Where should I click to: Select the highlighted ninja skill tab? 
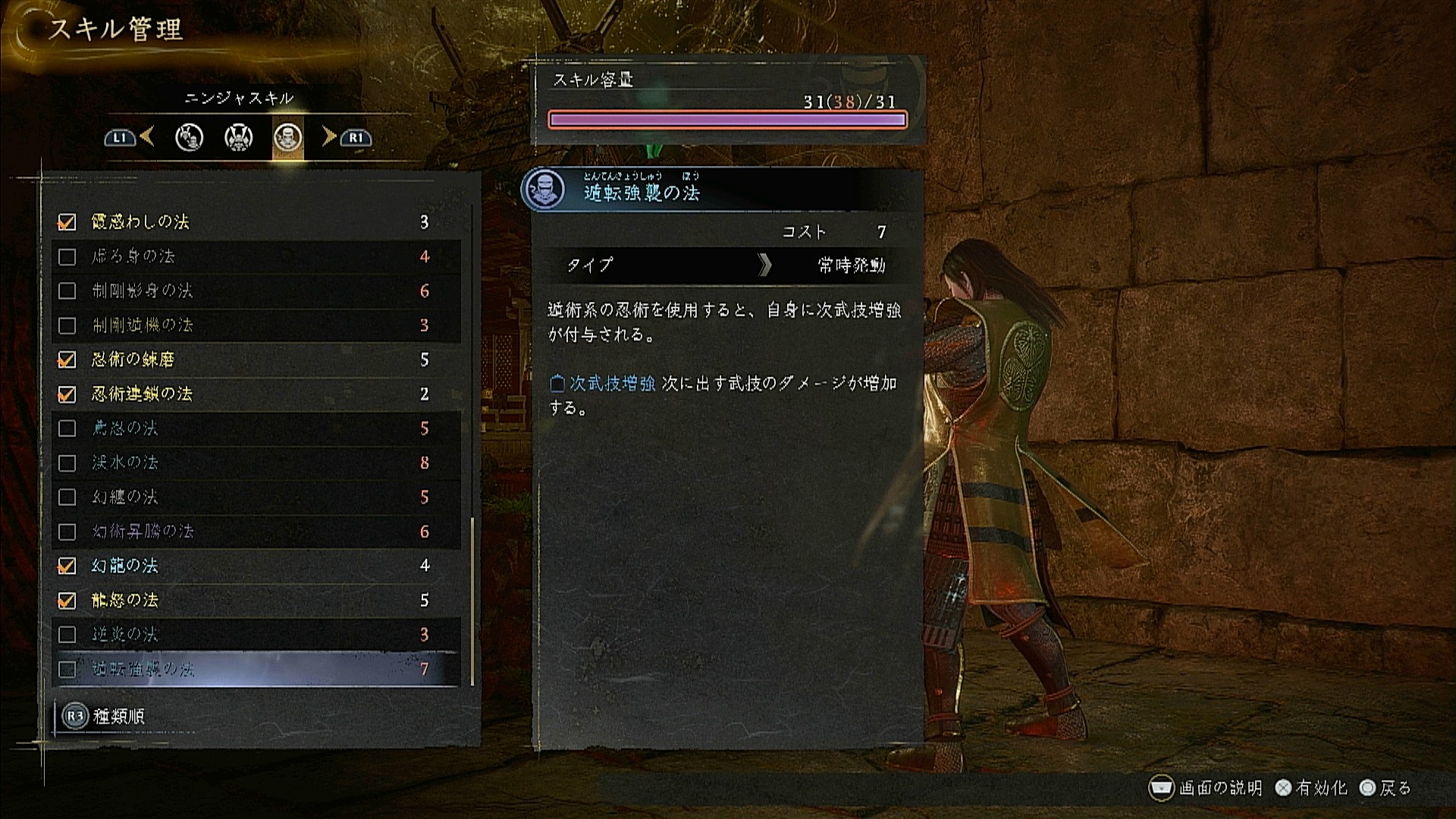coord(288,137)
